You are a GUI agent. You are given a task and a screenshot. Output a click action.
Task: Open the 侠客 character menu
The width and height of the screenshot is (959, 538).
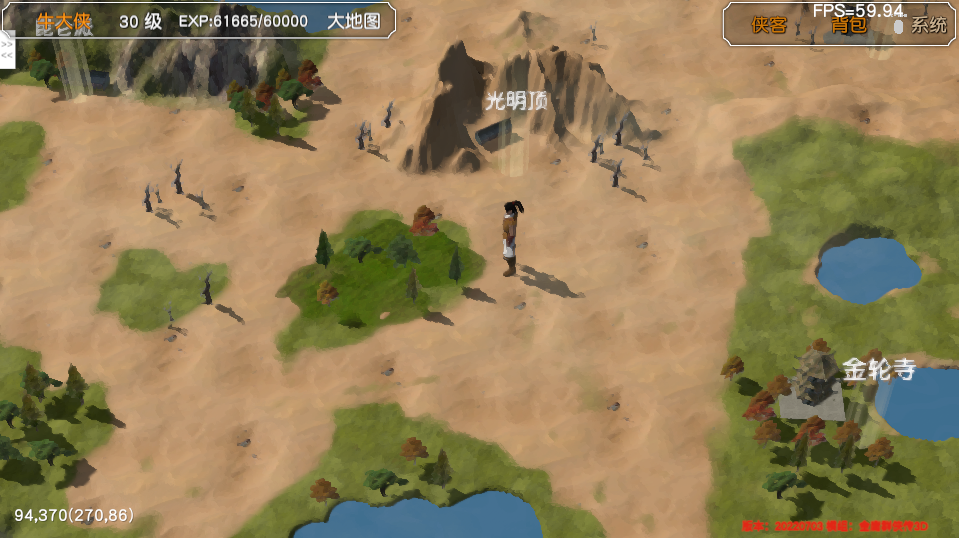pos(769,25)
